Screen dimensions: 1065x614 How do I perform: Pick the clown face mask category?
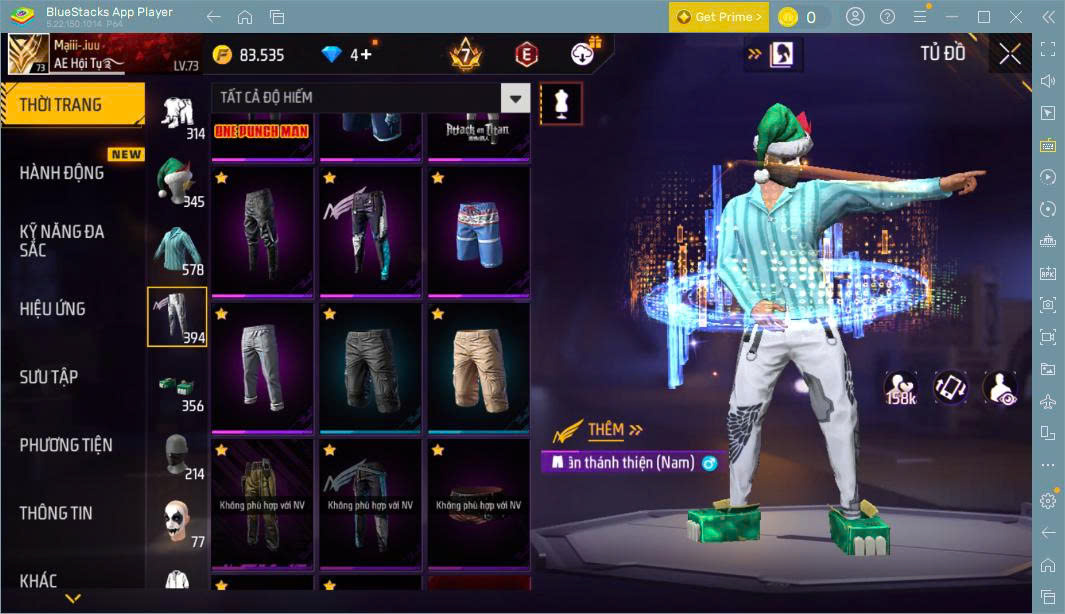[x=177, y=521]
